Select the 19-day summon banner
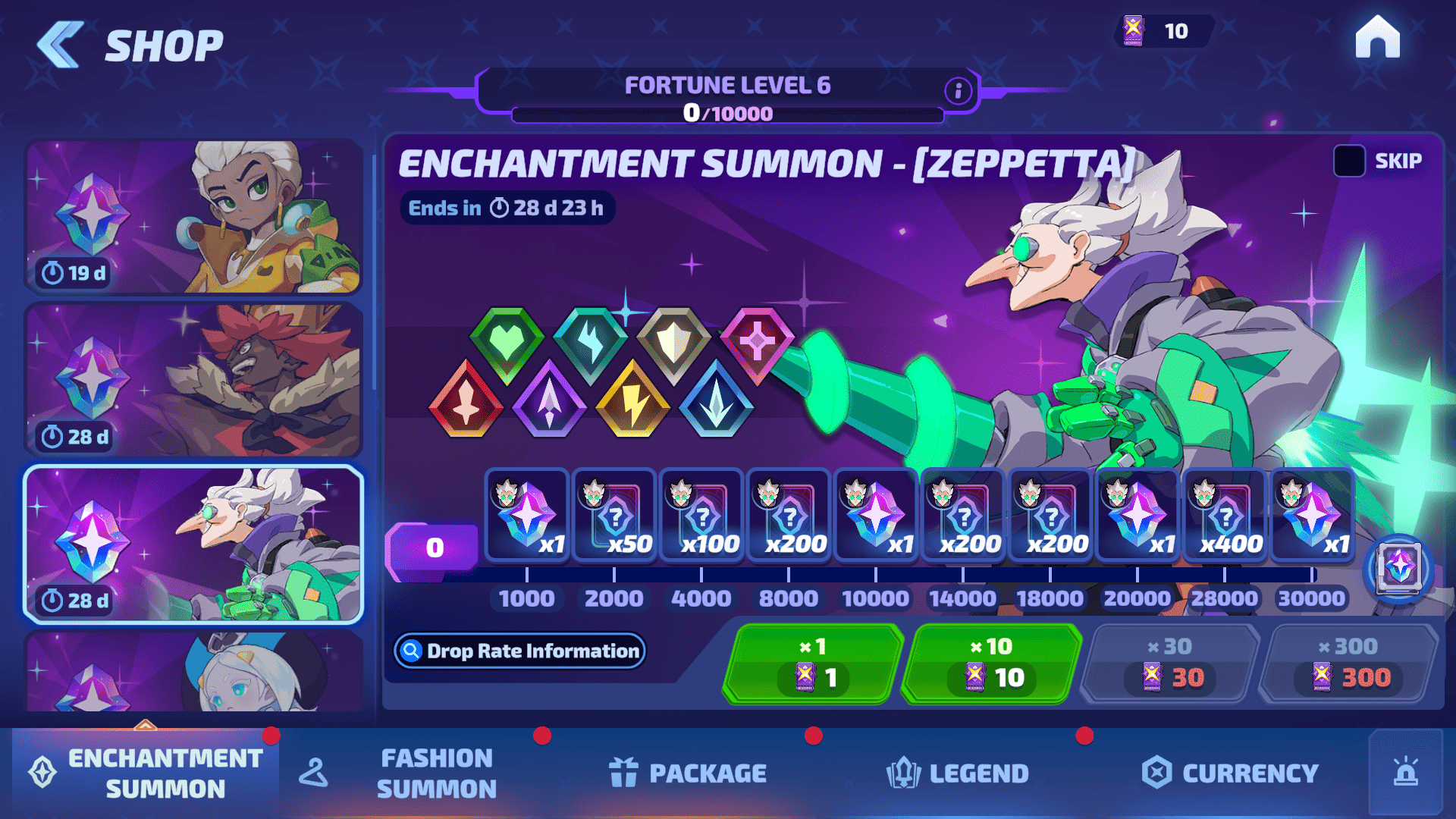 [193, 217]
